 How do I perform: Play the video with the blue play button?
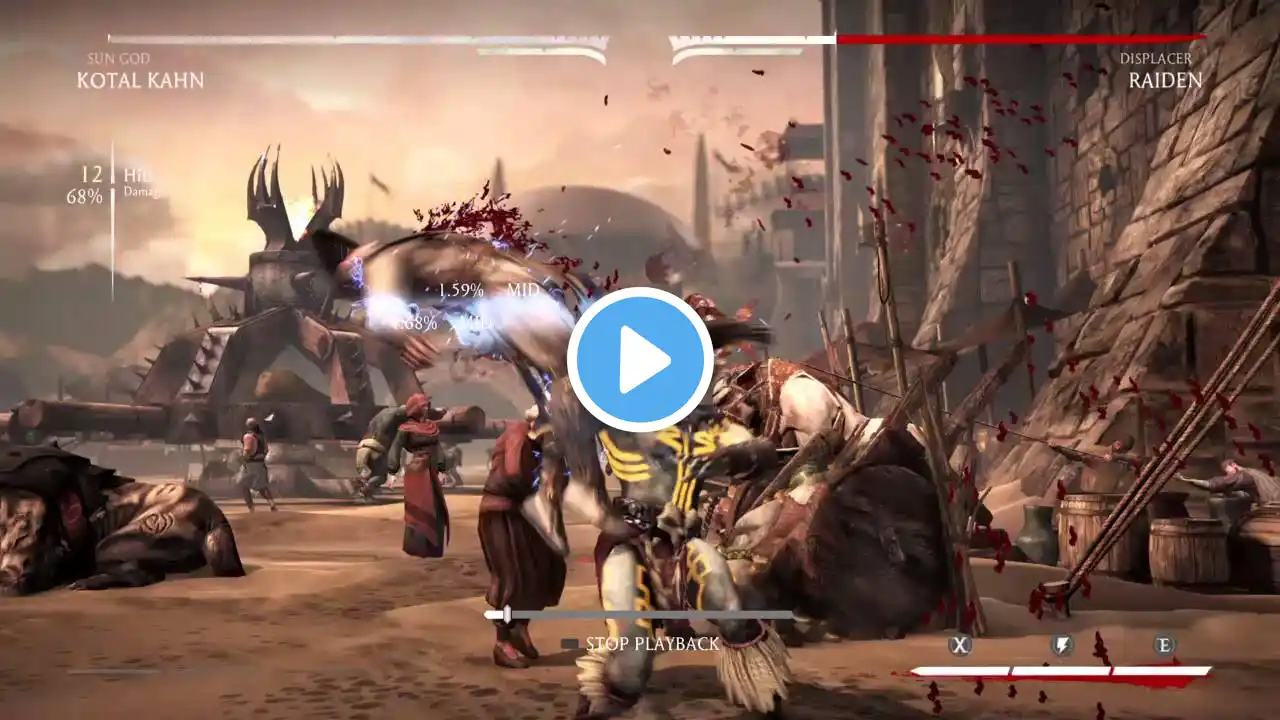click(x=640, y=359)
